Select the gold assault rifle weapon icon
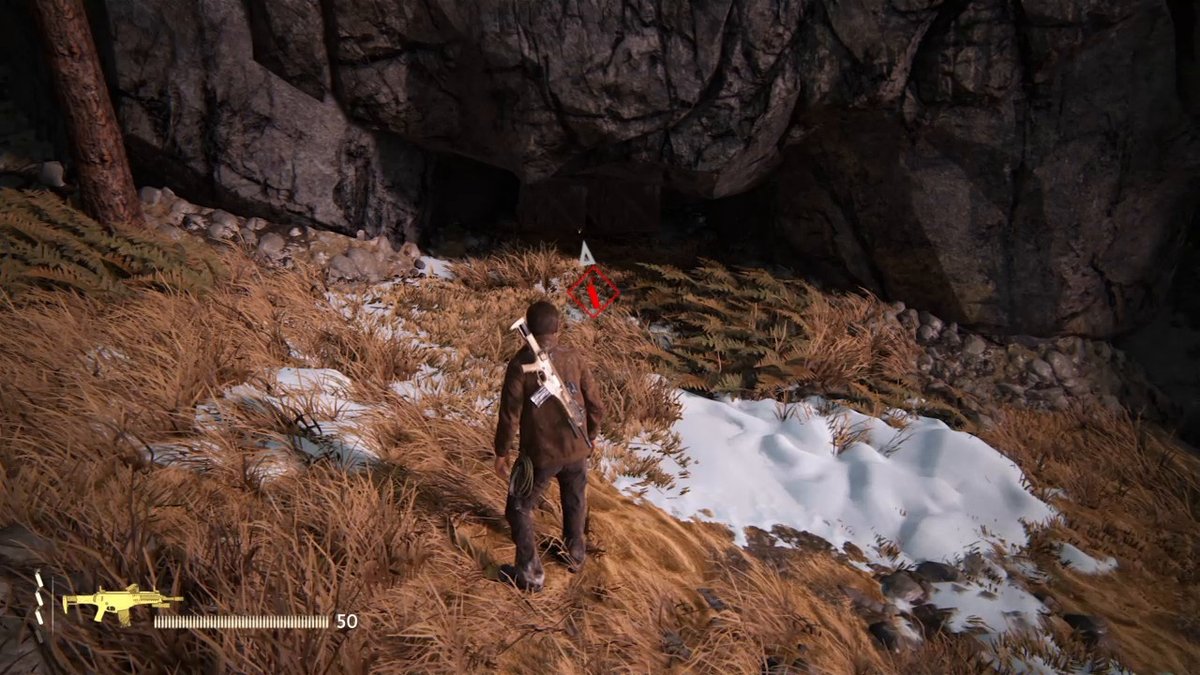This screenshot has height=675, width=1200. pos(121,603)
